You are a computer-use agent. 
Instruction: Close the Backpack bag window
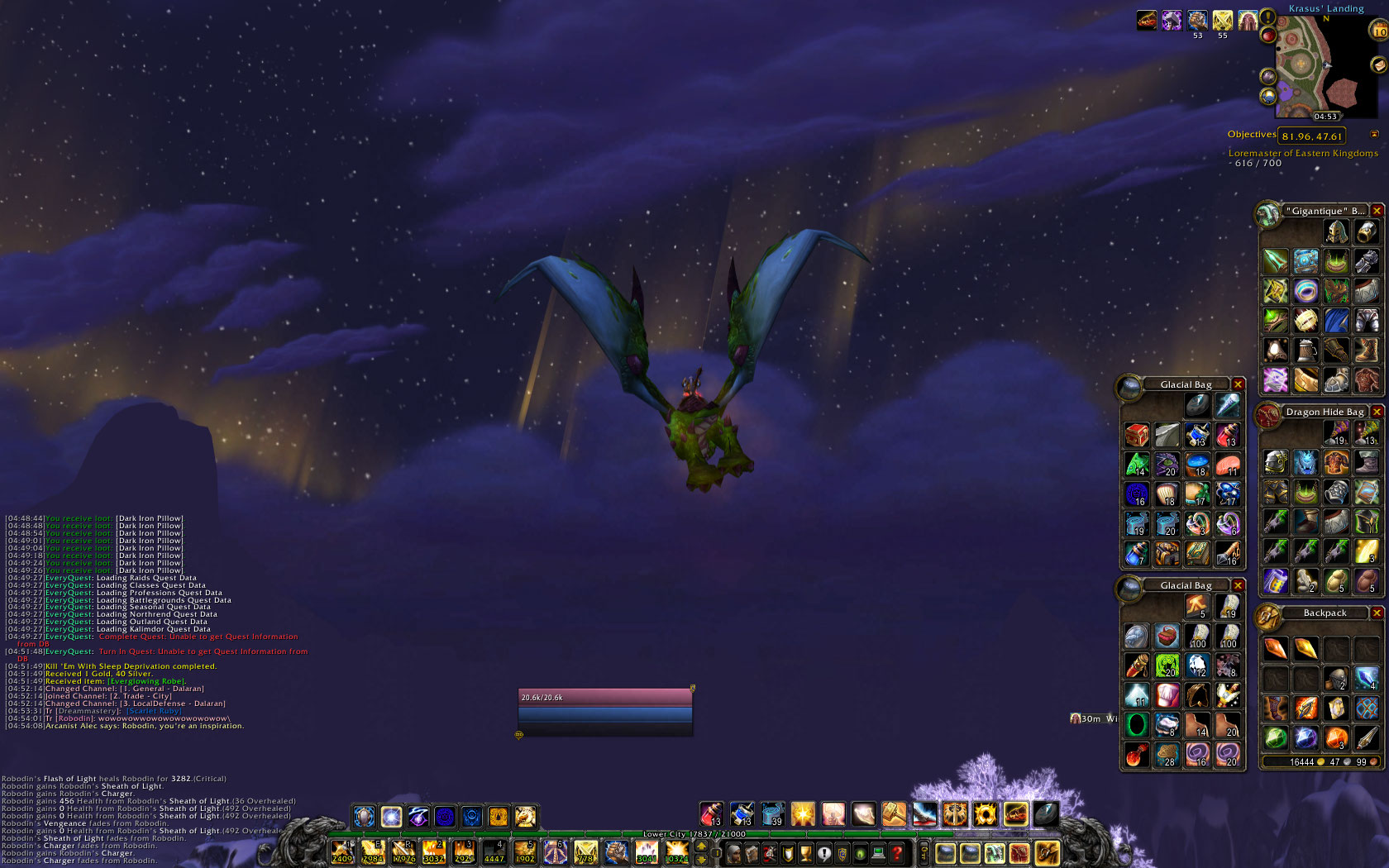tap(1377, 613)
